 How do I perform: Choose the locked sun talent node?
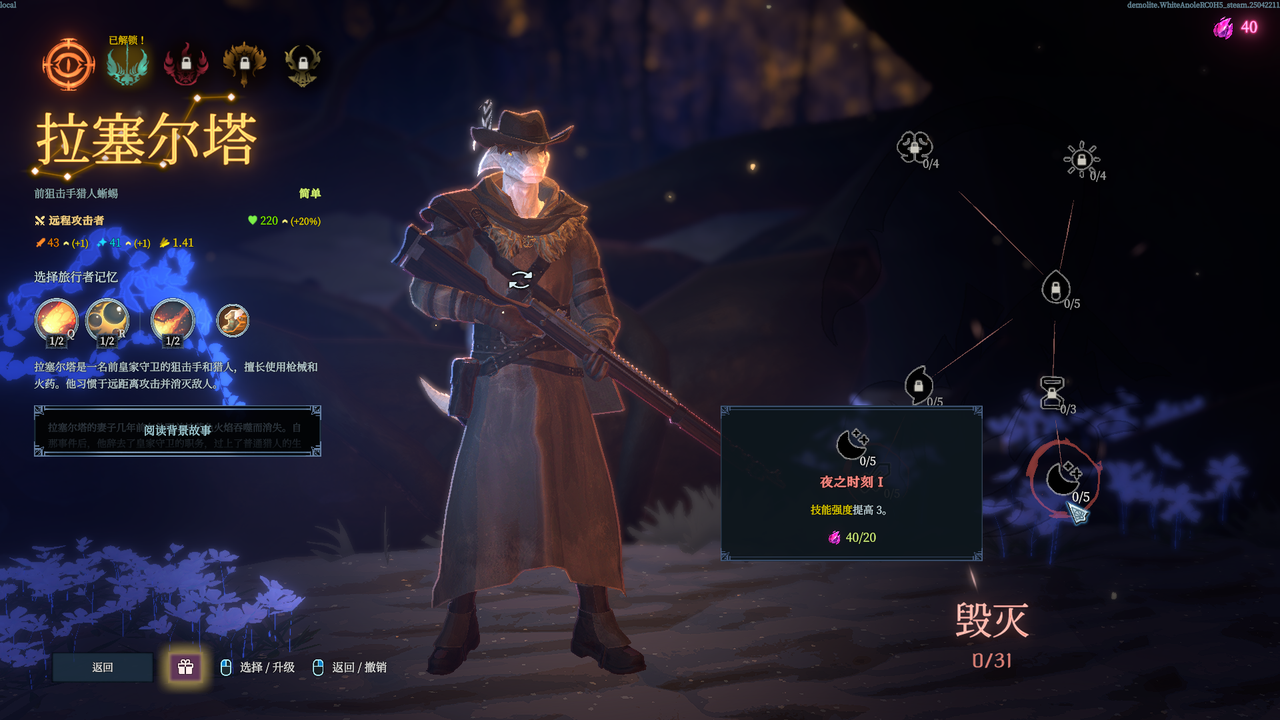click(x=1080, y=159)
